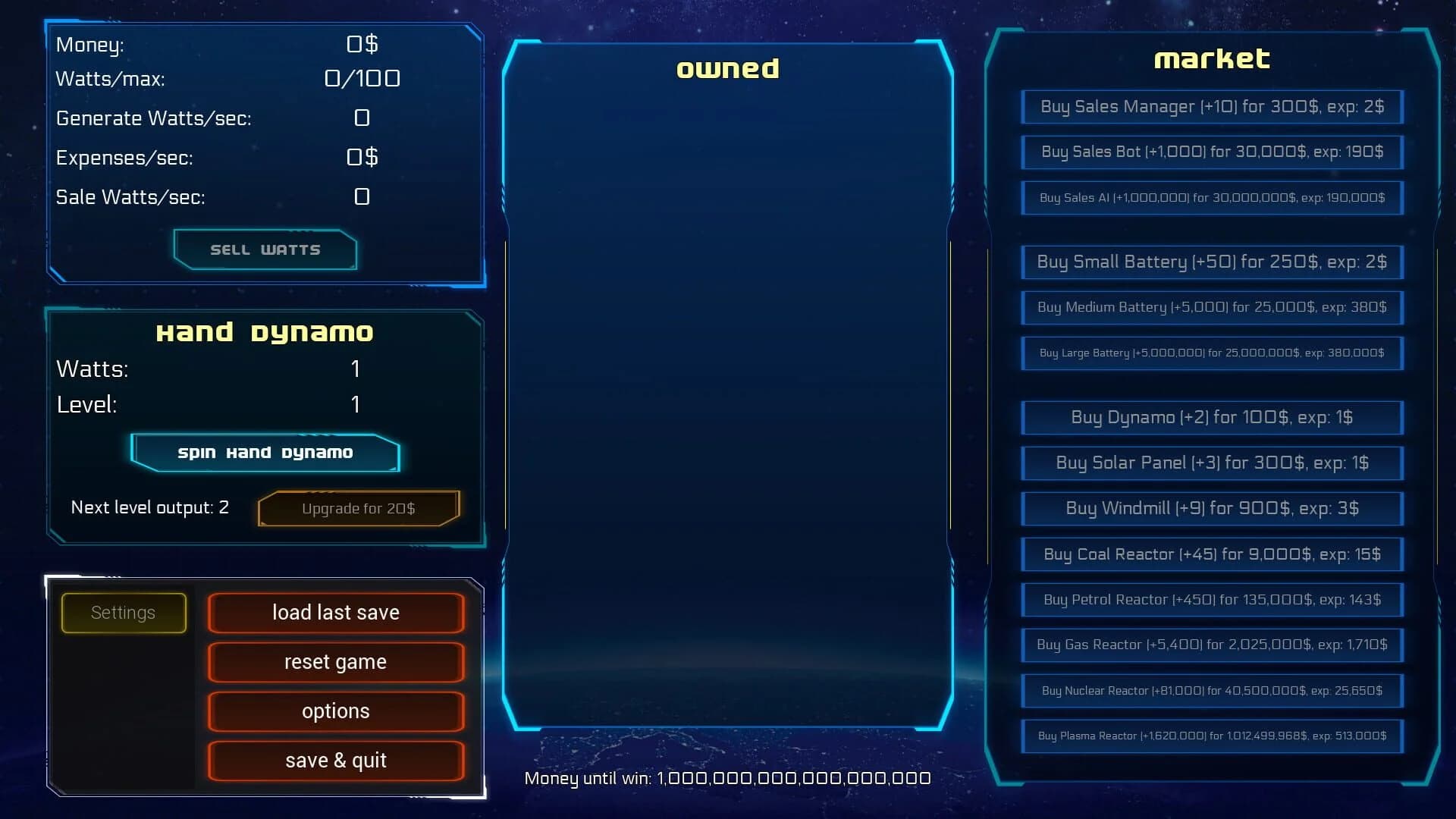Buy a Sales Bot from the market
The width and height of the screenshot is (1456, 819).
coord(1211,152)
